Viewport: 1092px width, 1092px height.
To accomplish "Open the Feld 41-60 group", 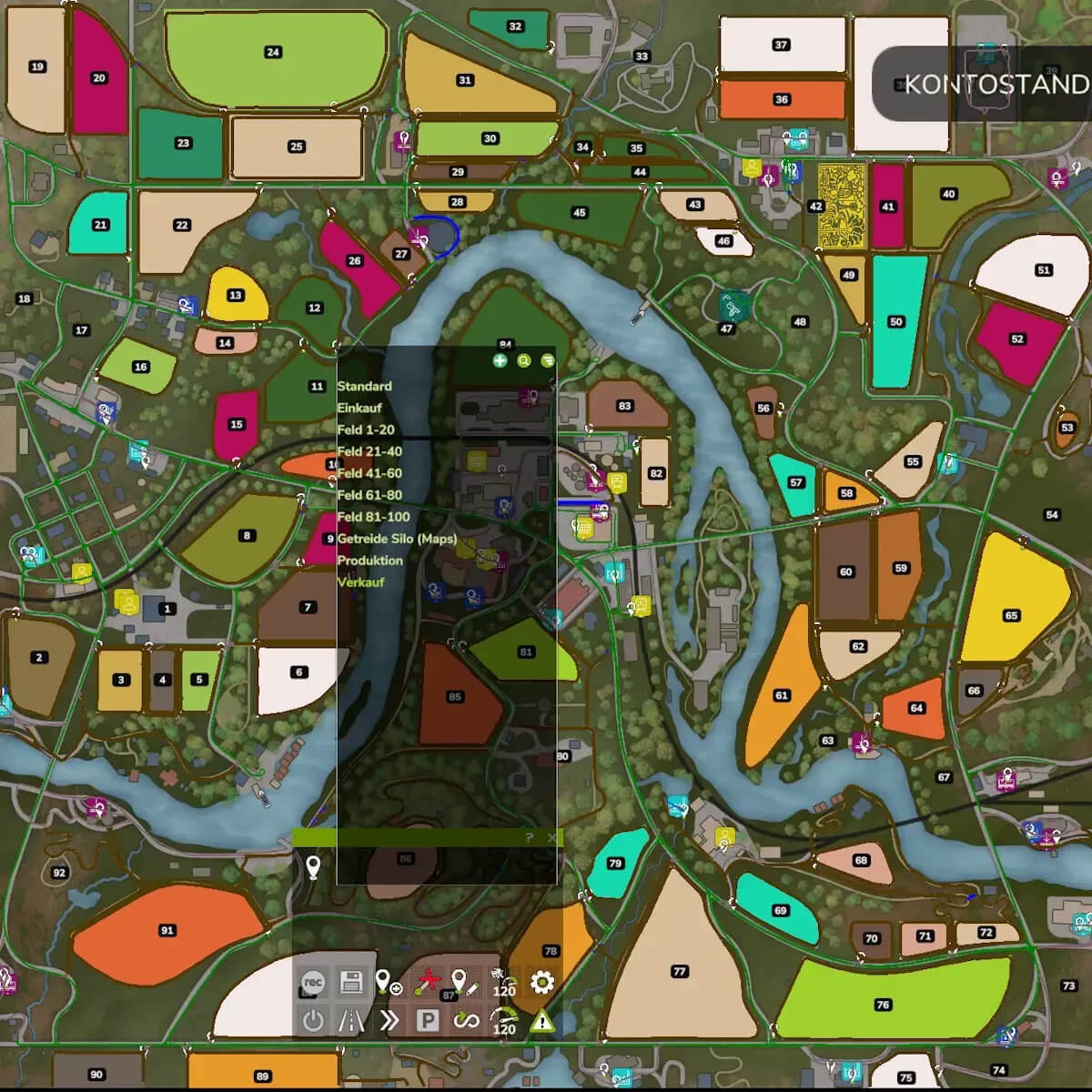I will point(369,473).
